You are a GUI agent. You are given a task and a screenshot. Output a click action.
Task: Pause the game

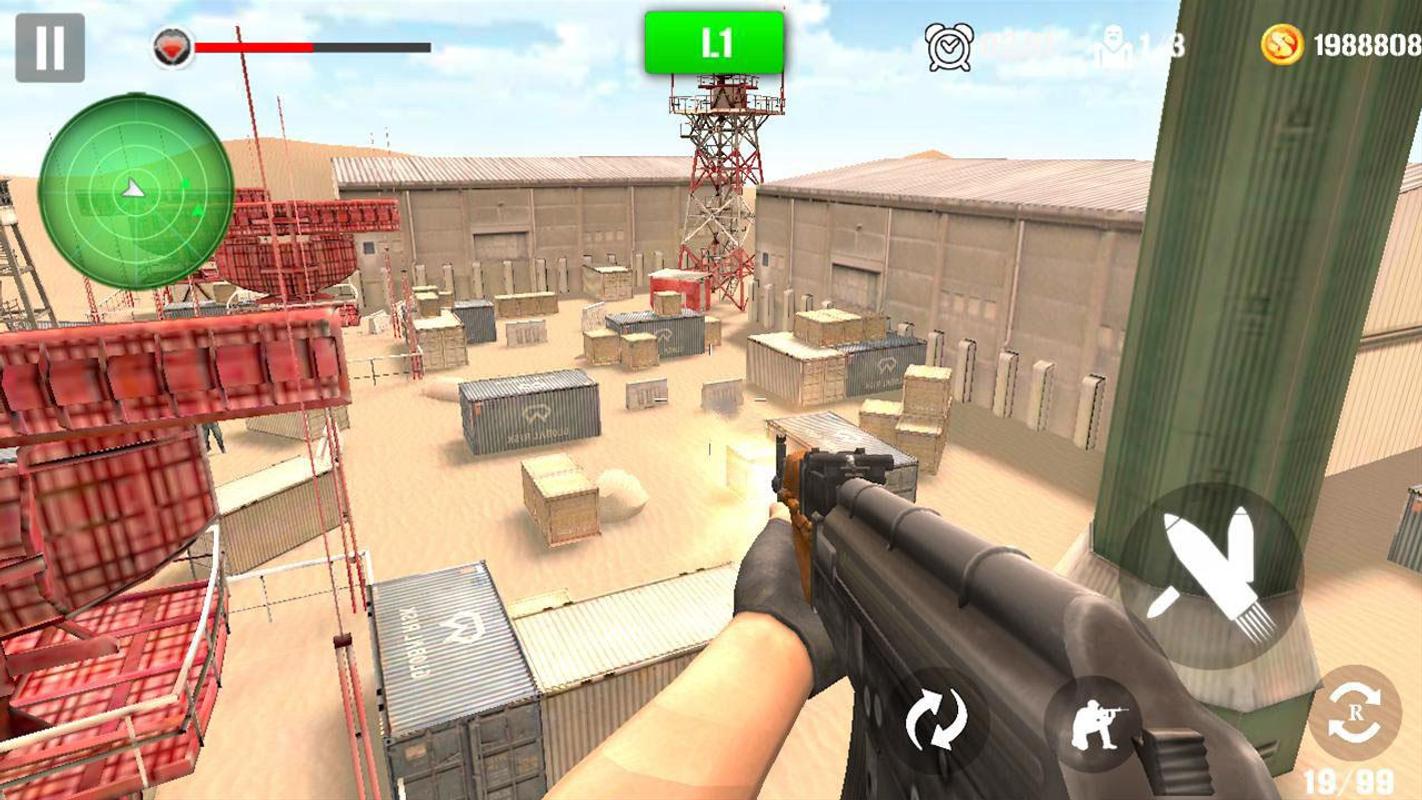[x=50, y=47]
